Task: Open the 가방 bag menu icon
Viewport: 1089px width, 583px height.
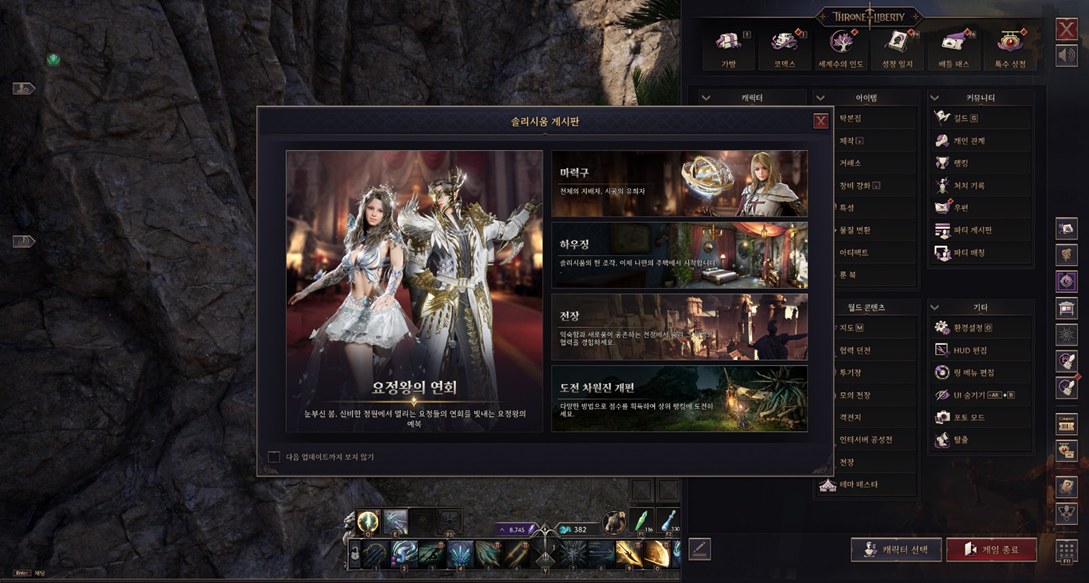Action: [728, 45]
